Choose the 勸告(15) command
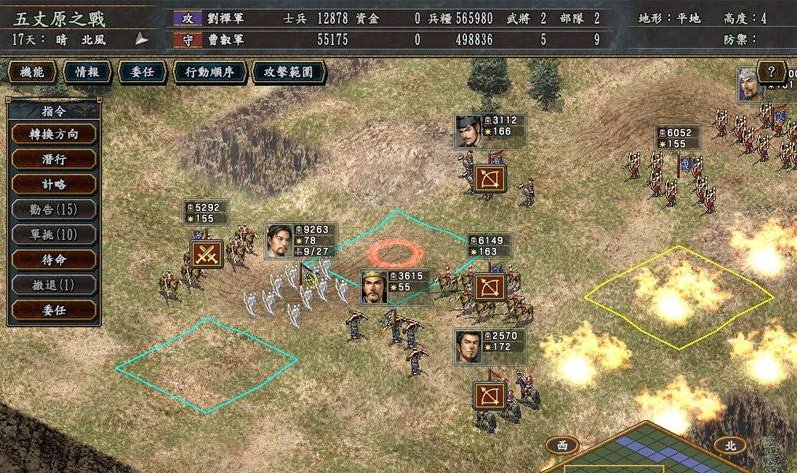The height and width of the screenshot is (473, 797). point(54,209)
